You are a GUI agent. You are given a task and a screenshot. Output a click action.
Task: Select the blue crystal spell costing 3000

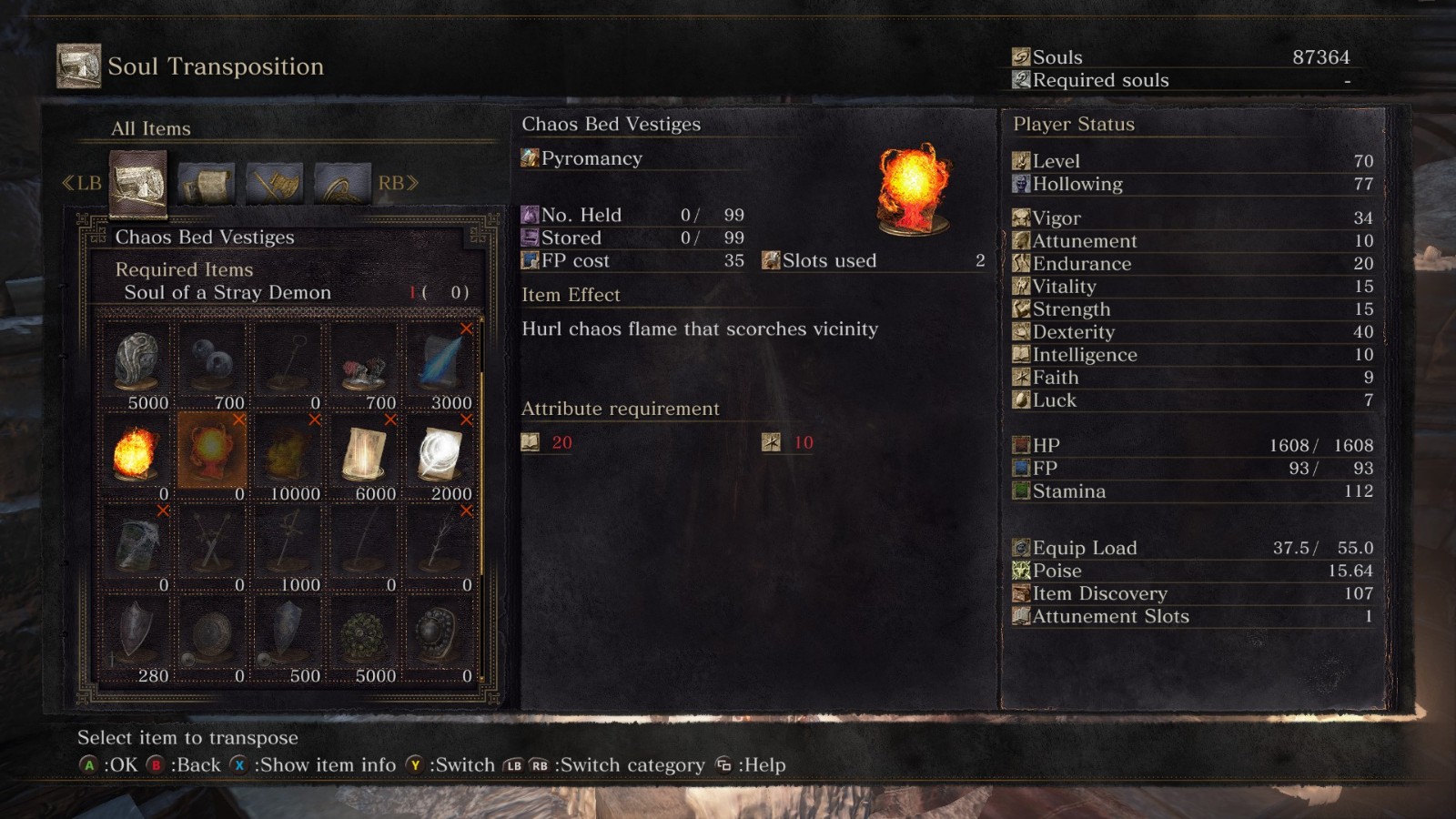click(440, 364)
